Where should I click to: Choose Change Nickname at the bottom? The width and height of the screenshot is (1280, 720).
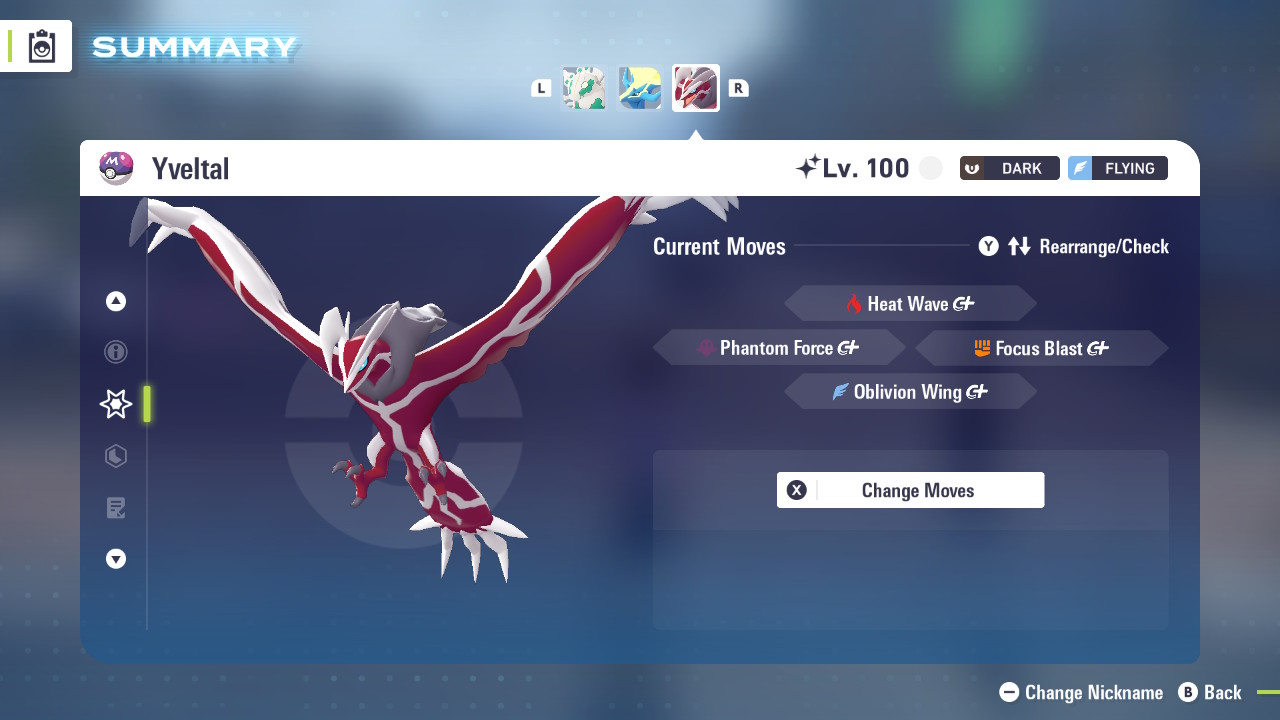1082,692
